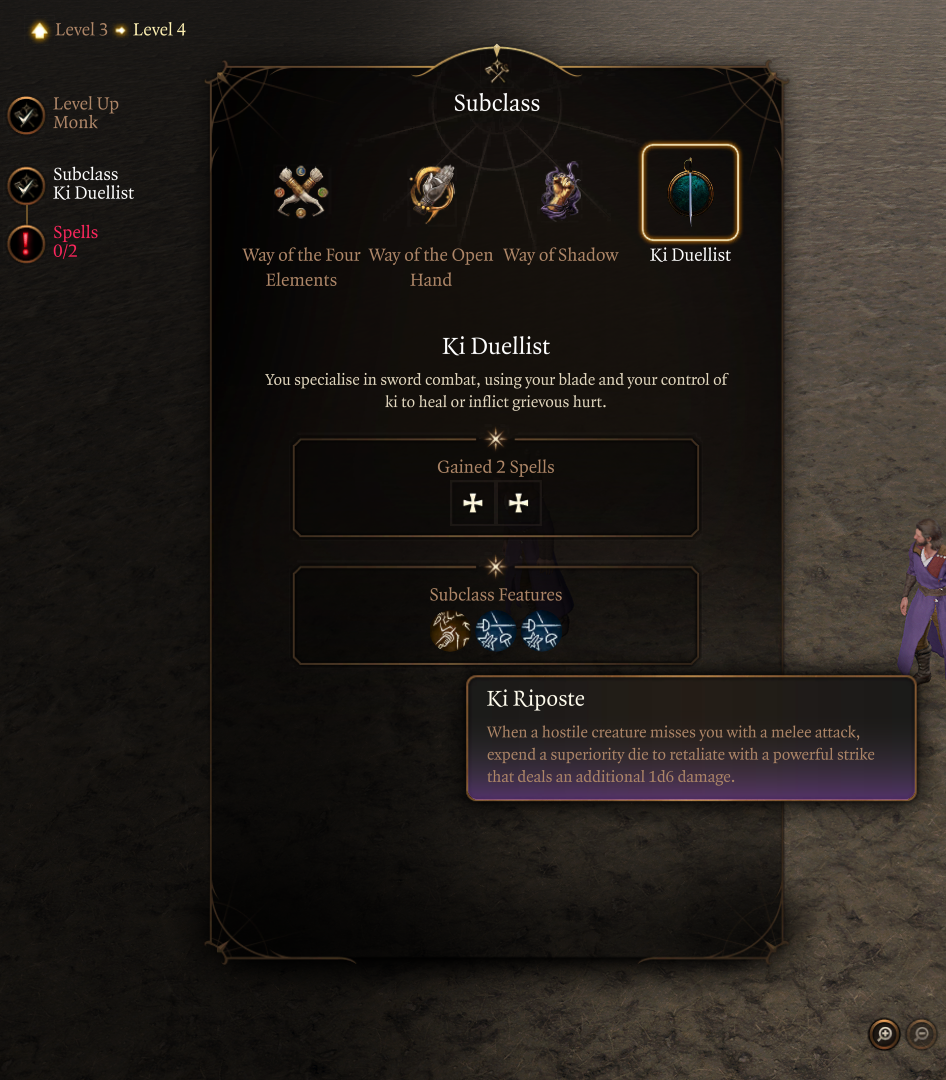Pick the Way of Shadow subclass
Viewport: 946px width, 1080px height.
click(561, 193)
